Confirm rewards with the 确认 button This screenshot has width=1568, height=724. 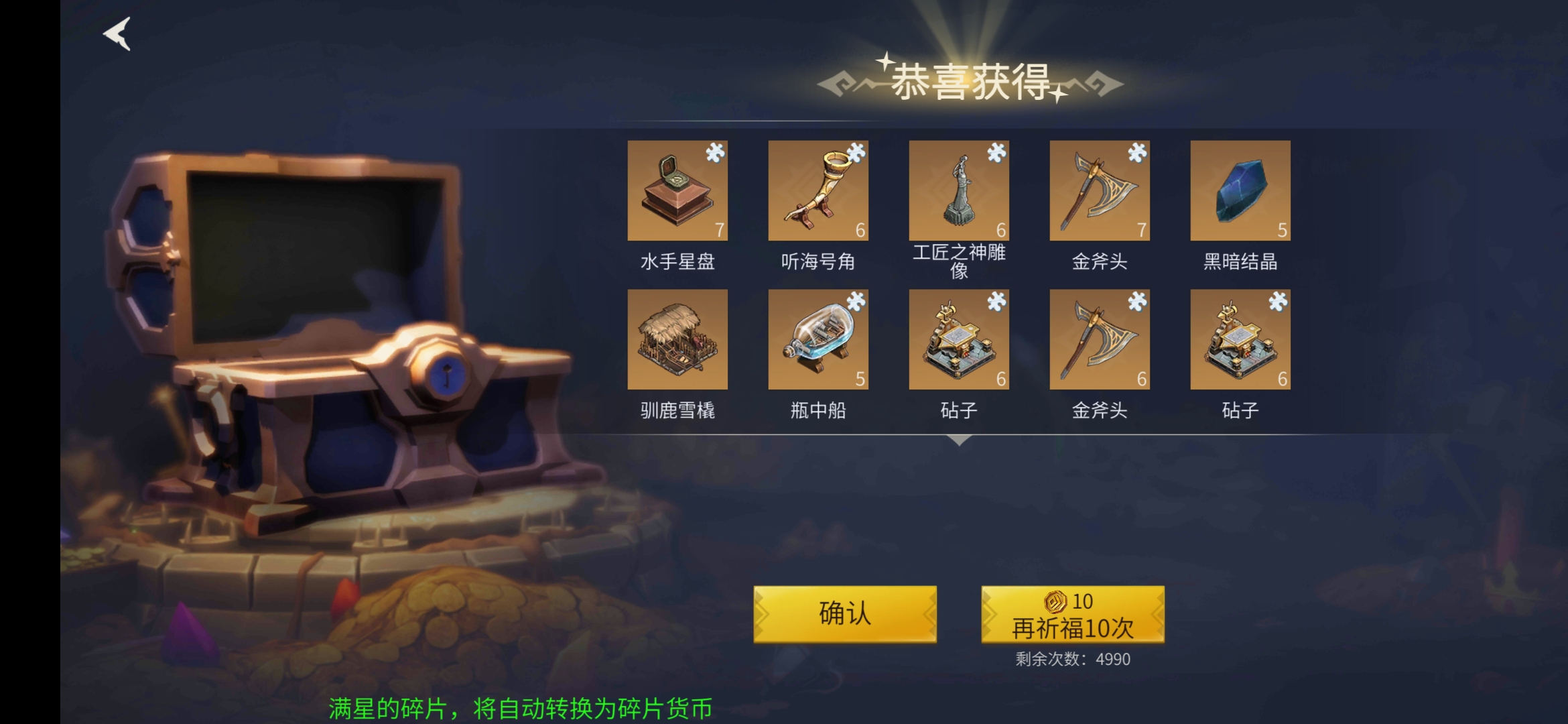[x=844, y=614]
